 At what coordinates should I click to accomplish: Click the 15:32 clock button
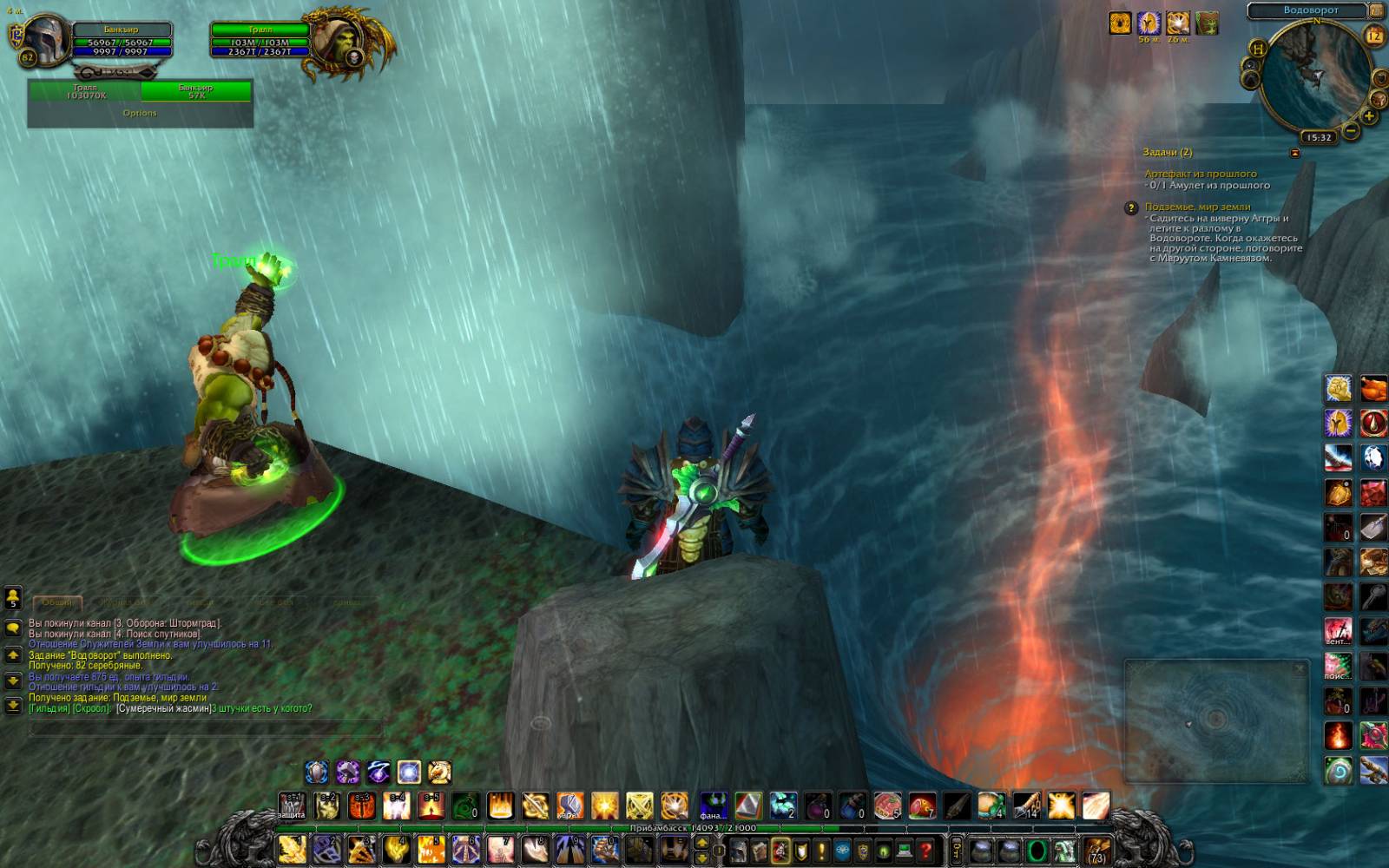coord(1318,137)
